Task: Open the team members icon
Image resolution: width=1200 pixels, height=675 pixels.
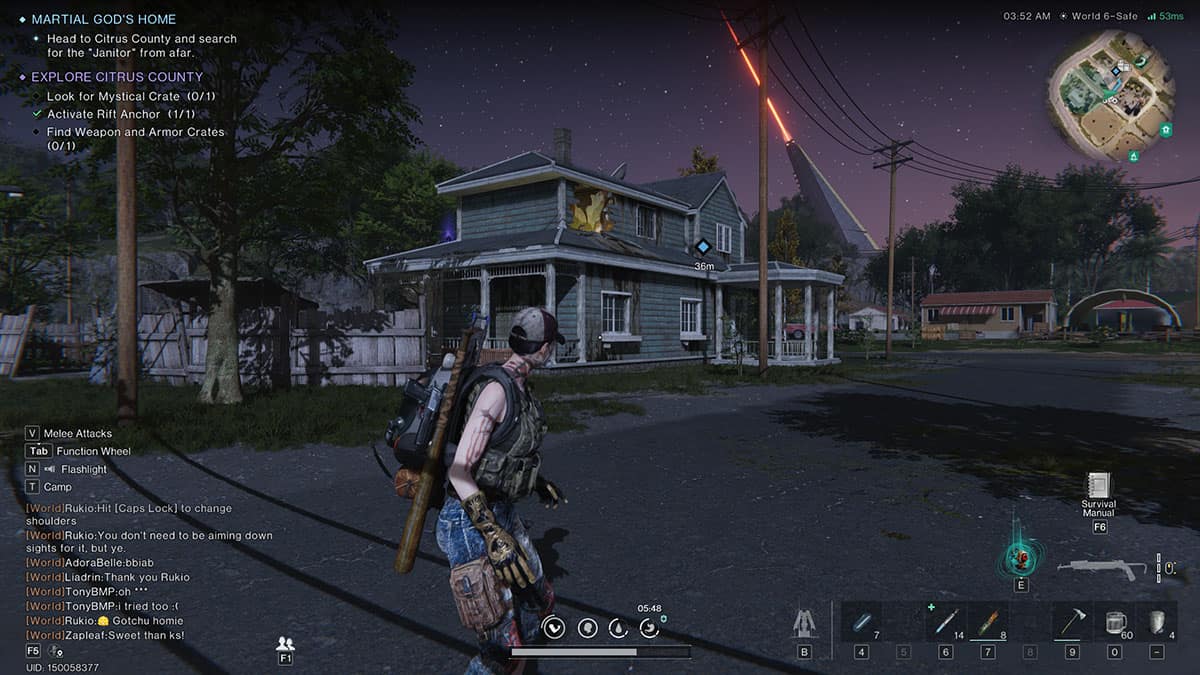Action: click(x=285, y=643)
